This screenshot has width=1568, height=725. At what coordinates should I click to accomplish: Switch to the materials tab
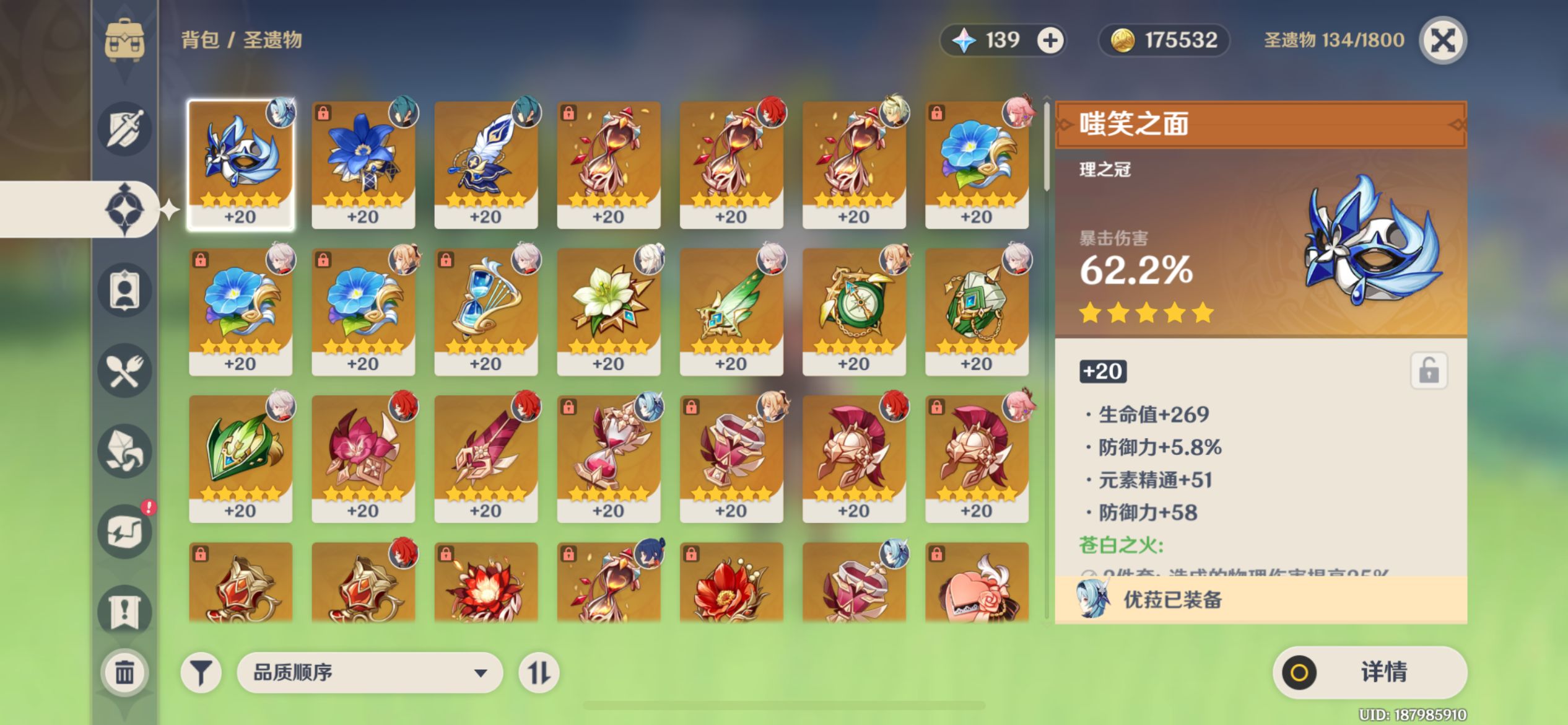[124, 451]
